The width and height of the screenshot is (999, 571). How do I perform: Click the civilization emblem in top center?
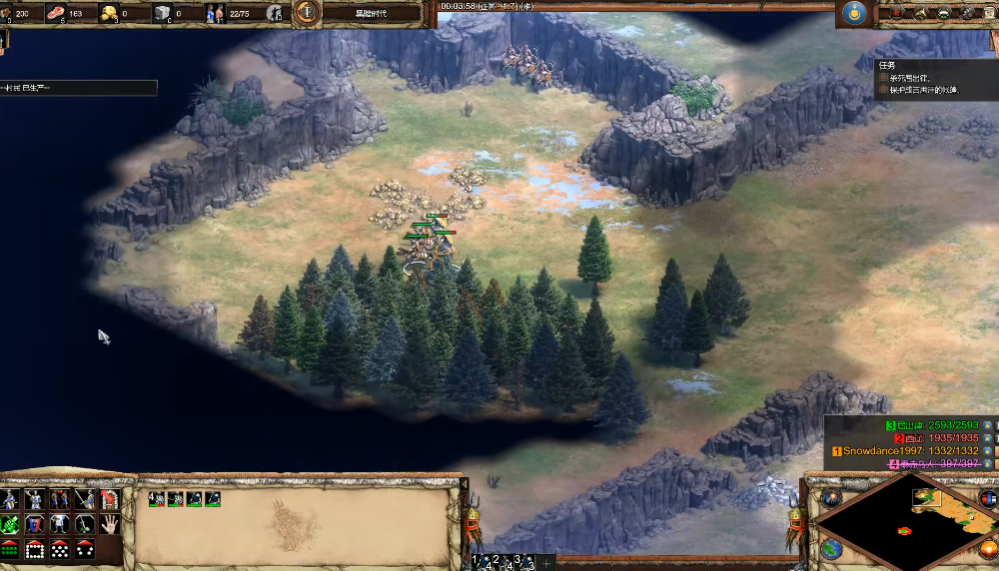306,13
